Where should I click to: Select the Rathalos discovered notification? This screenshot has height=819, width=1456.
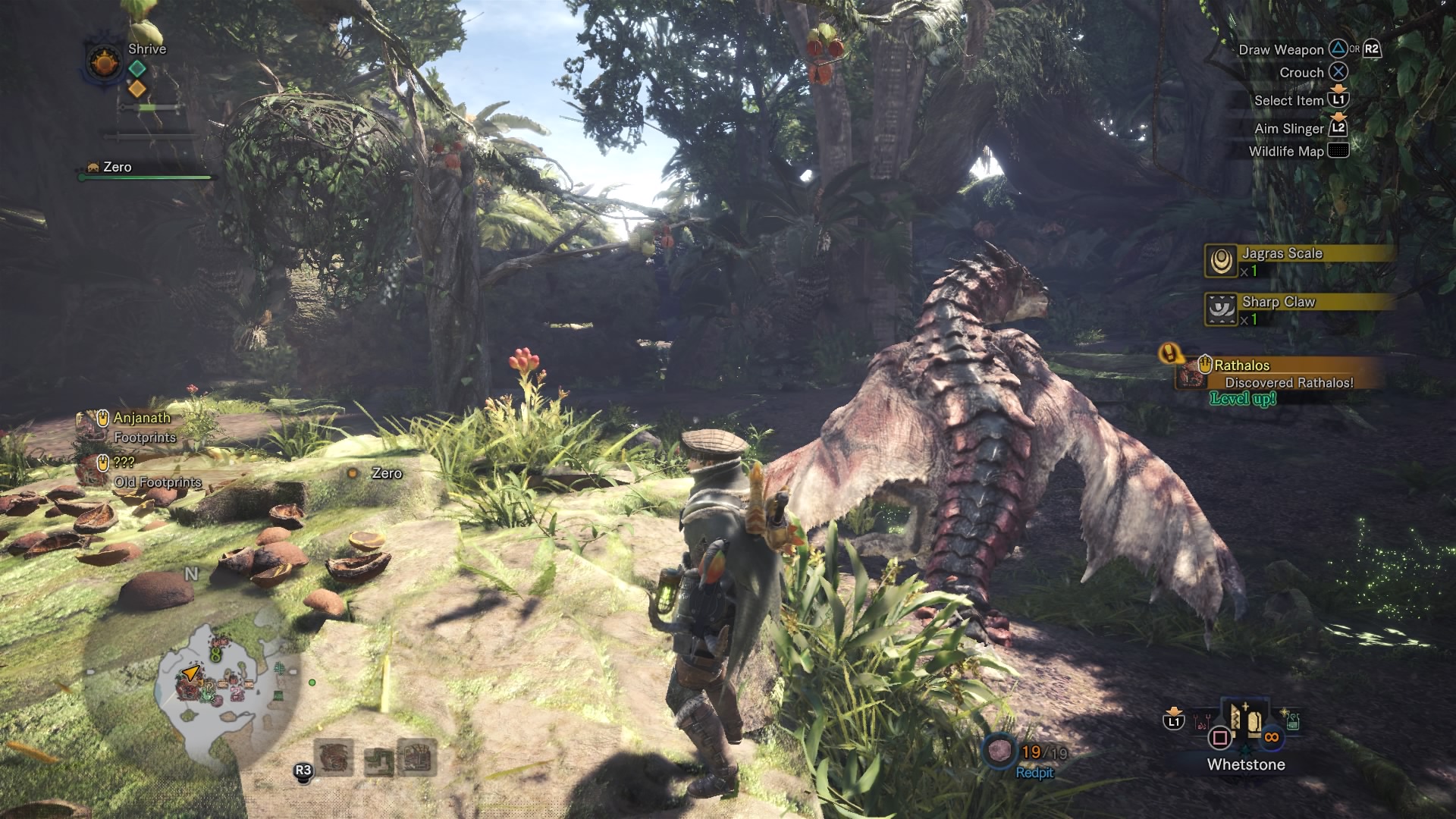tap(1282, 375)
